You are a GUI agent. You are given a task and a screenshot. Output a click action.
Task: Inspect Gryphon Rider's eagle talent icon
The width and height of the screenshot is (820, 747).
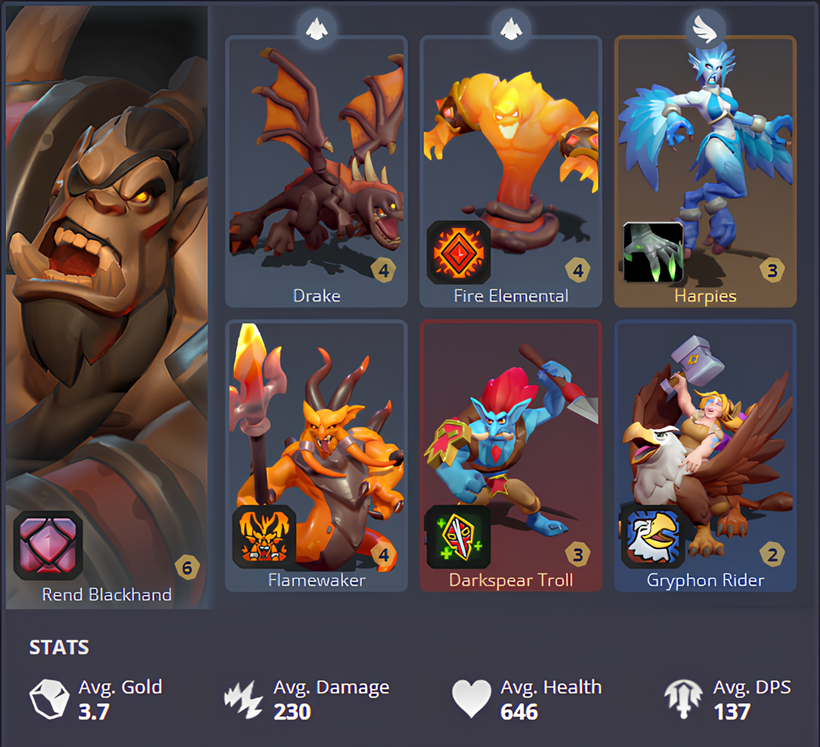tap(652, 537)
